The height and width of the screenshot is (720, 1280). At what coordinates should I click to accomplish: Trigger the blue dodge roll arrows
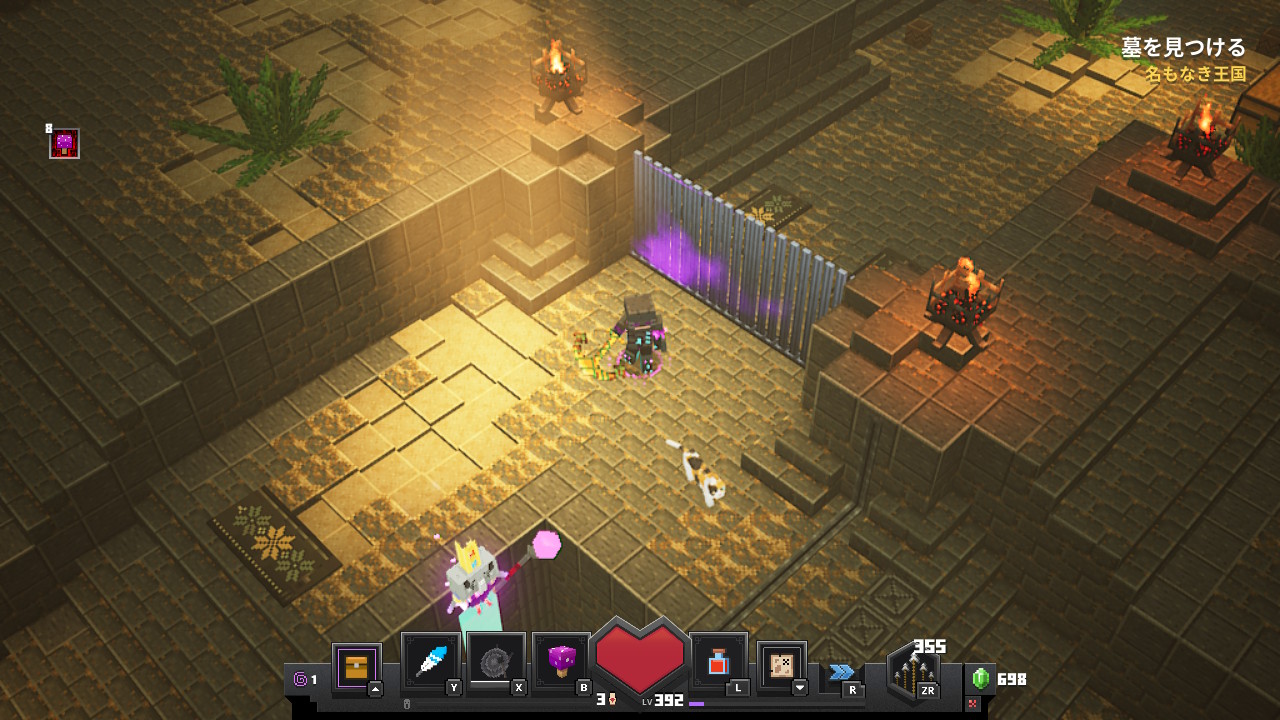coord(841,672)
